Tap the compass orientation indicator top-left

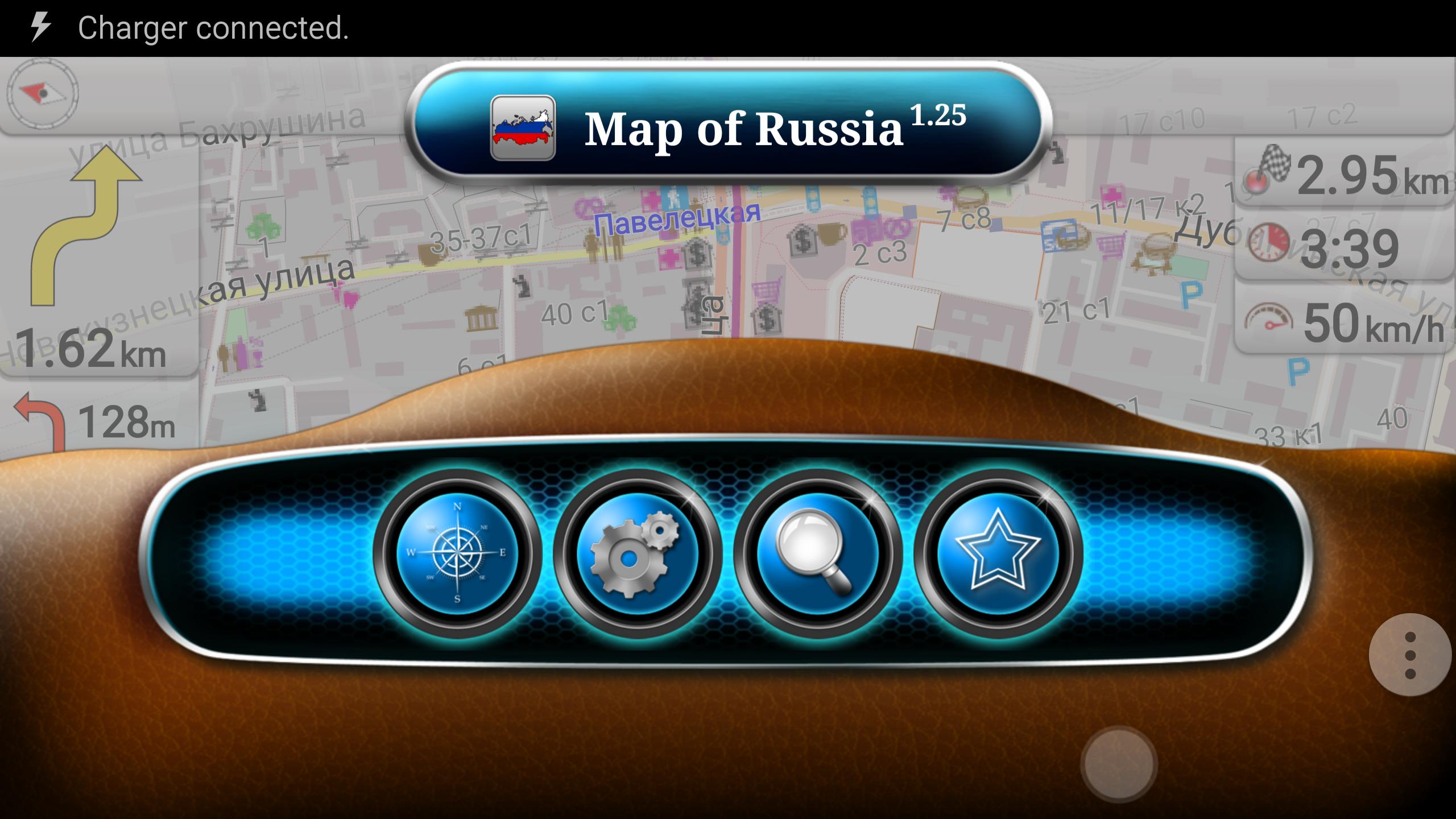(x=40, y=94)
